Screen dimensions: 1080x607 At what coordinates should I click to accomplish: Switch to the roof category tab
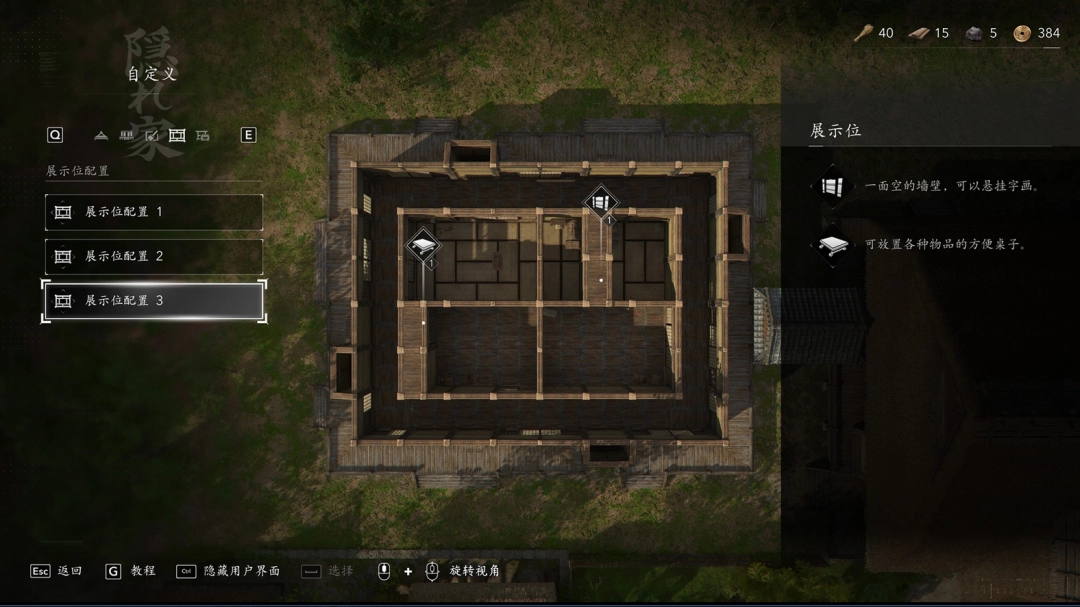pyautogui.click(x=101, y=135)
